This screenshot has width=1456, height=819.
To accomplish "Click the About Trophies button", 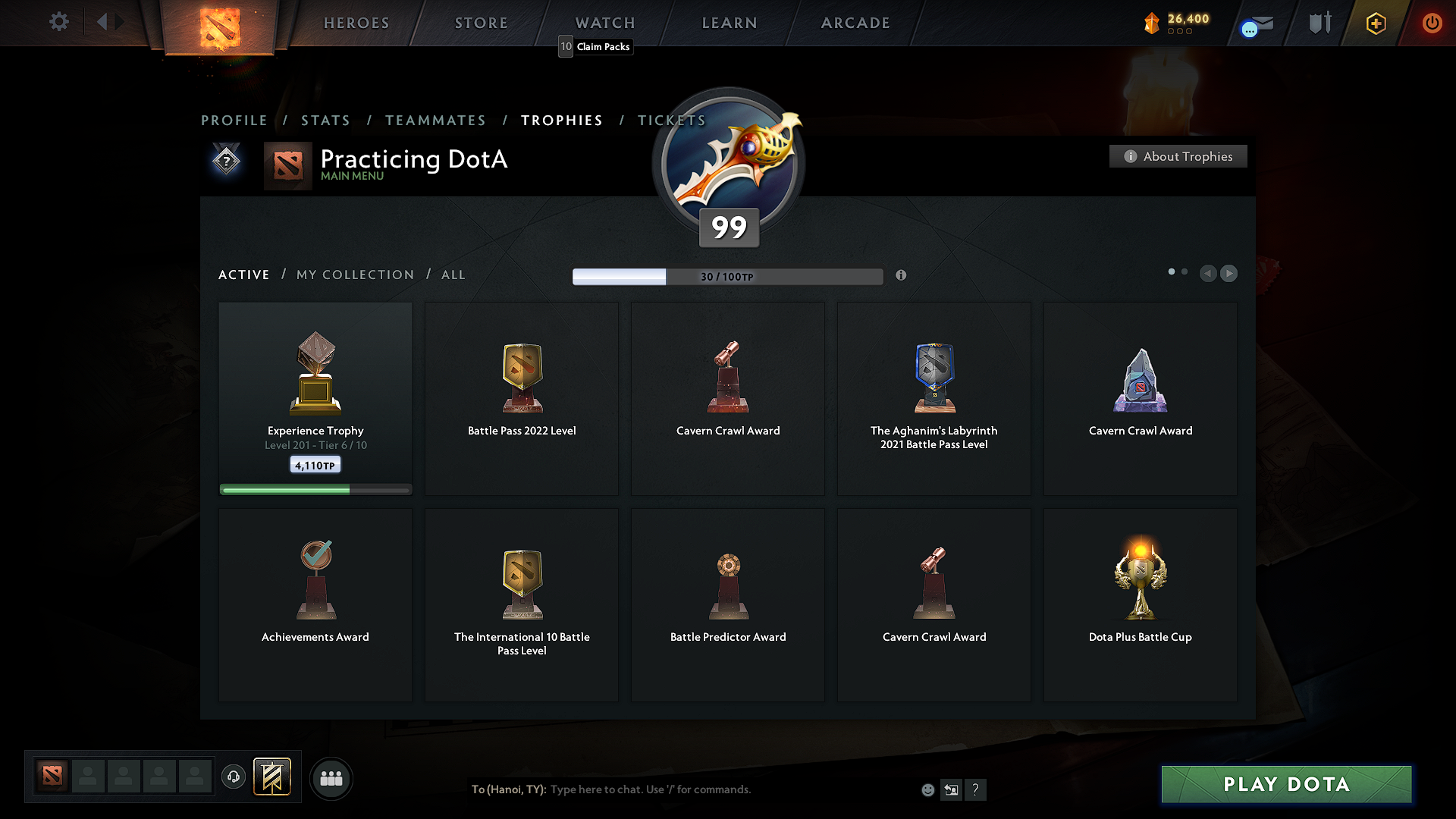I will [x=1178, y=156].
